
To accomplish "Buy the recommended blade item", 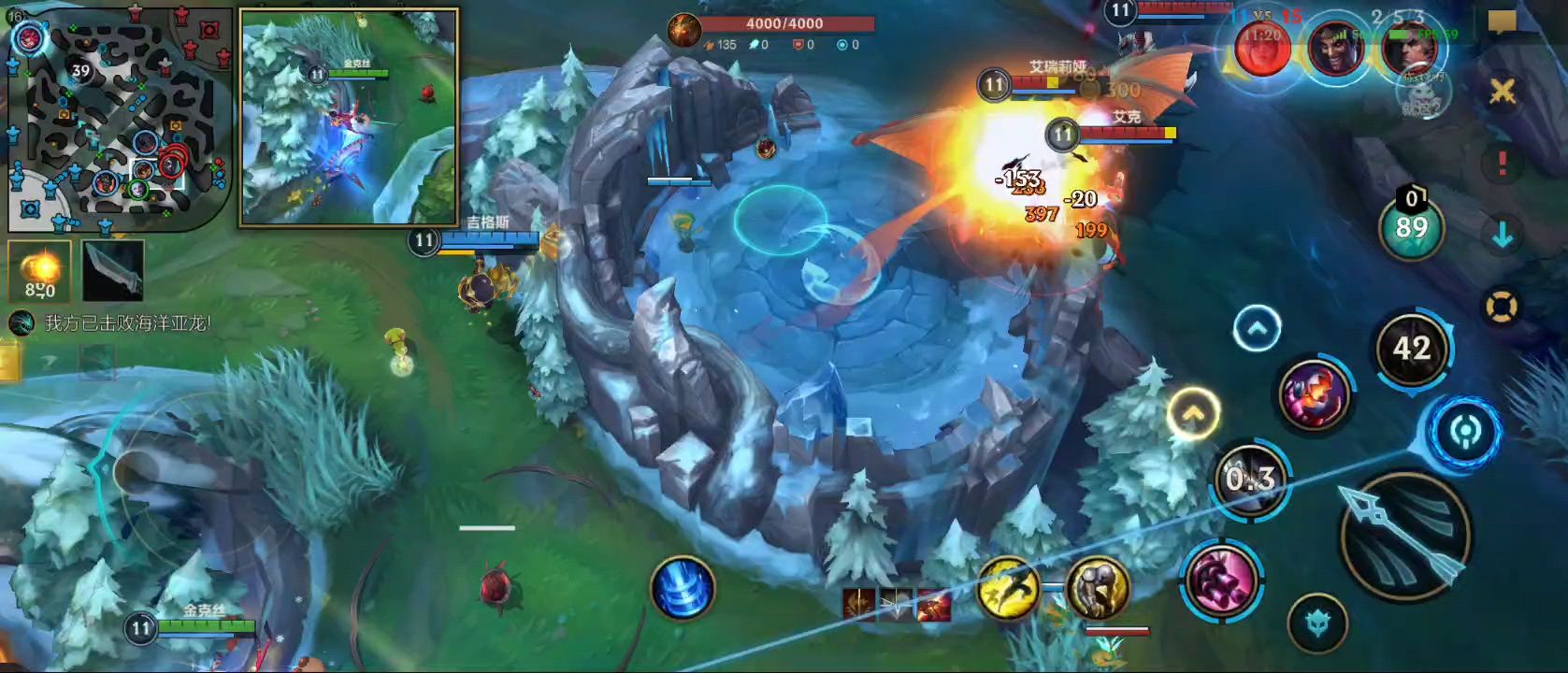I will click(x=113, y=271).
